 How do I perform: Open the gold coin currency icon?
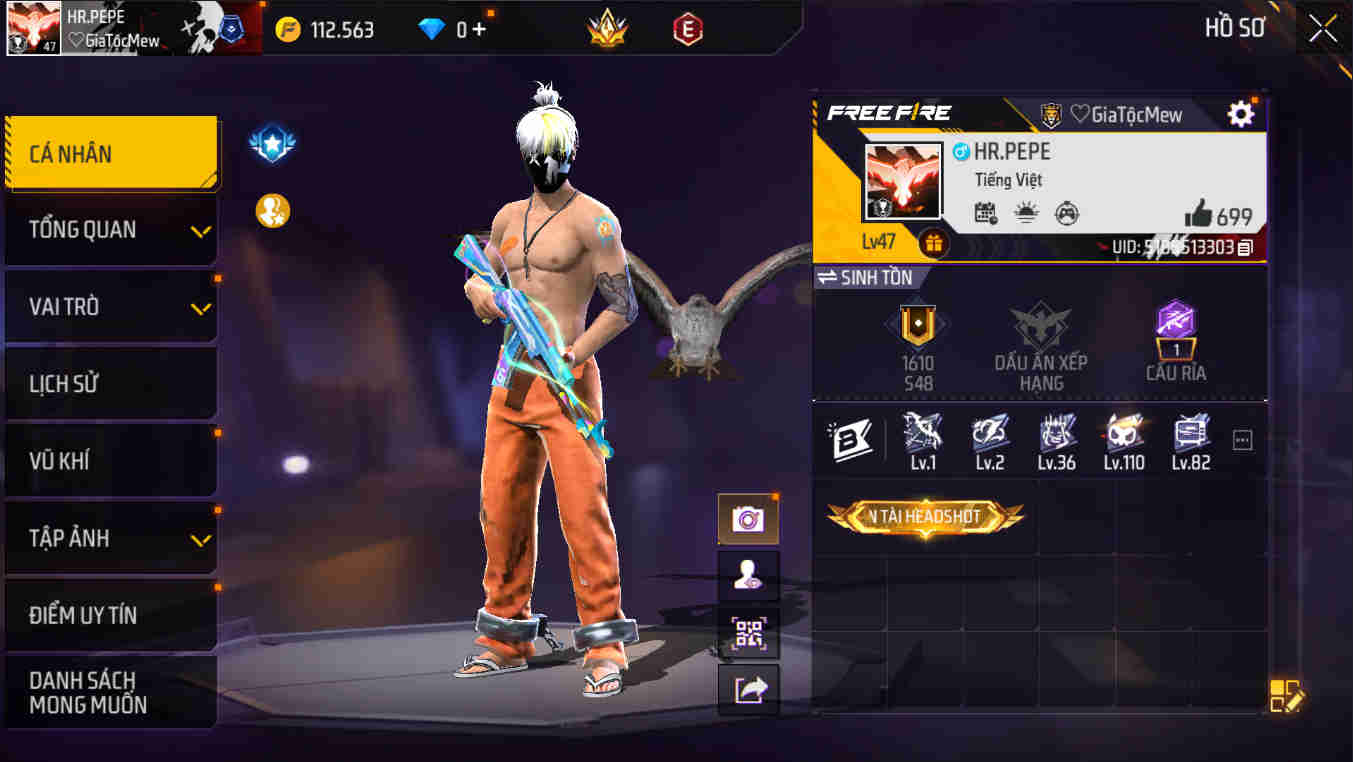click(x=290, y=28)
